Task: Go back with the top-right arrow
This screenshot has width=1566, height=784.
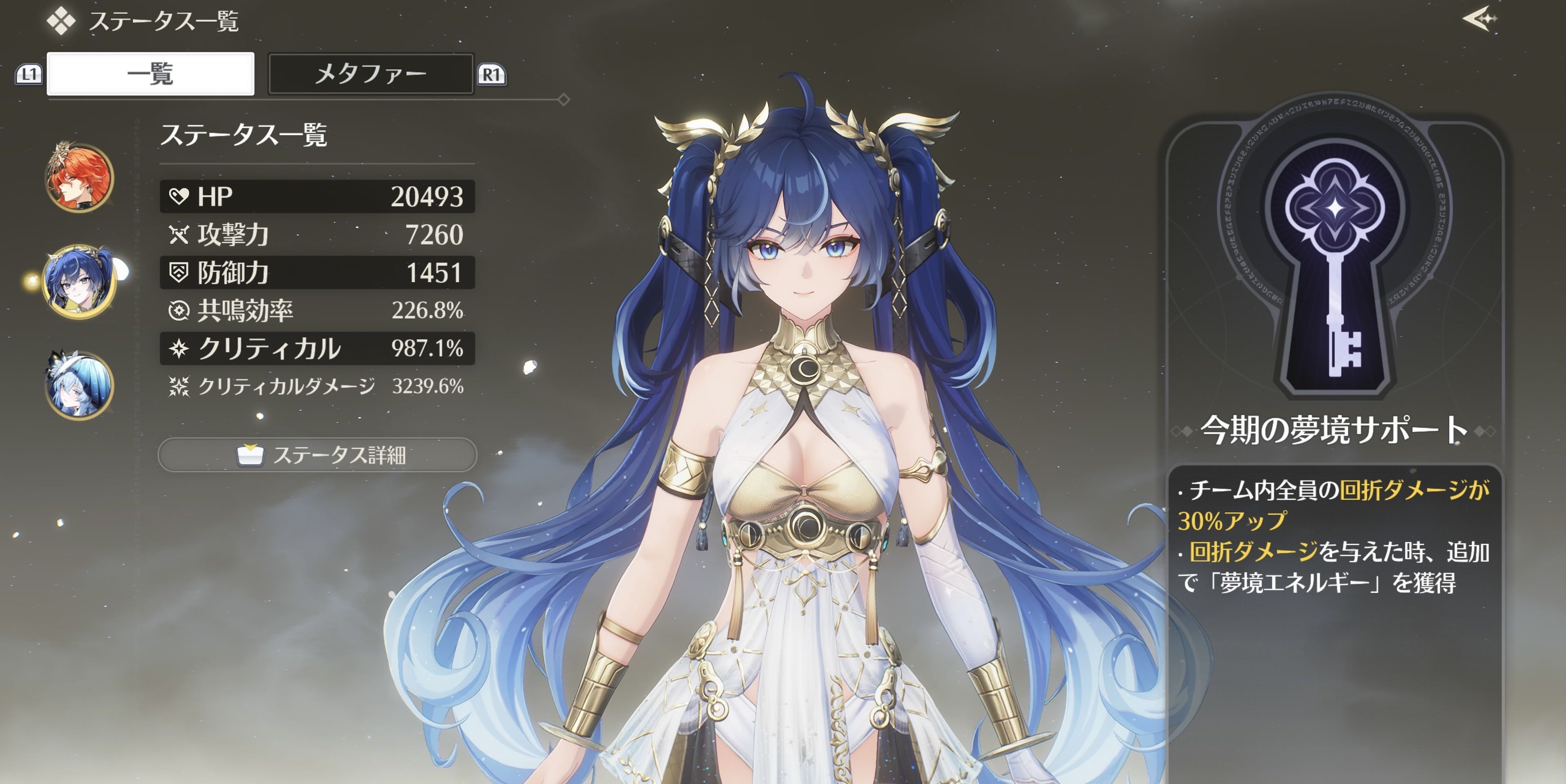Action: pyautogui.click(x=1479, y=20)
